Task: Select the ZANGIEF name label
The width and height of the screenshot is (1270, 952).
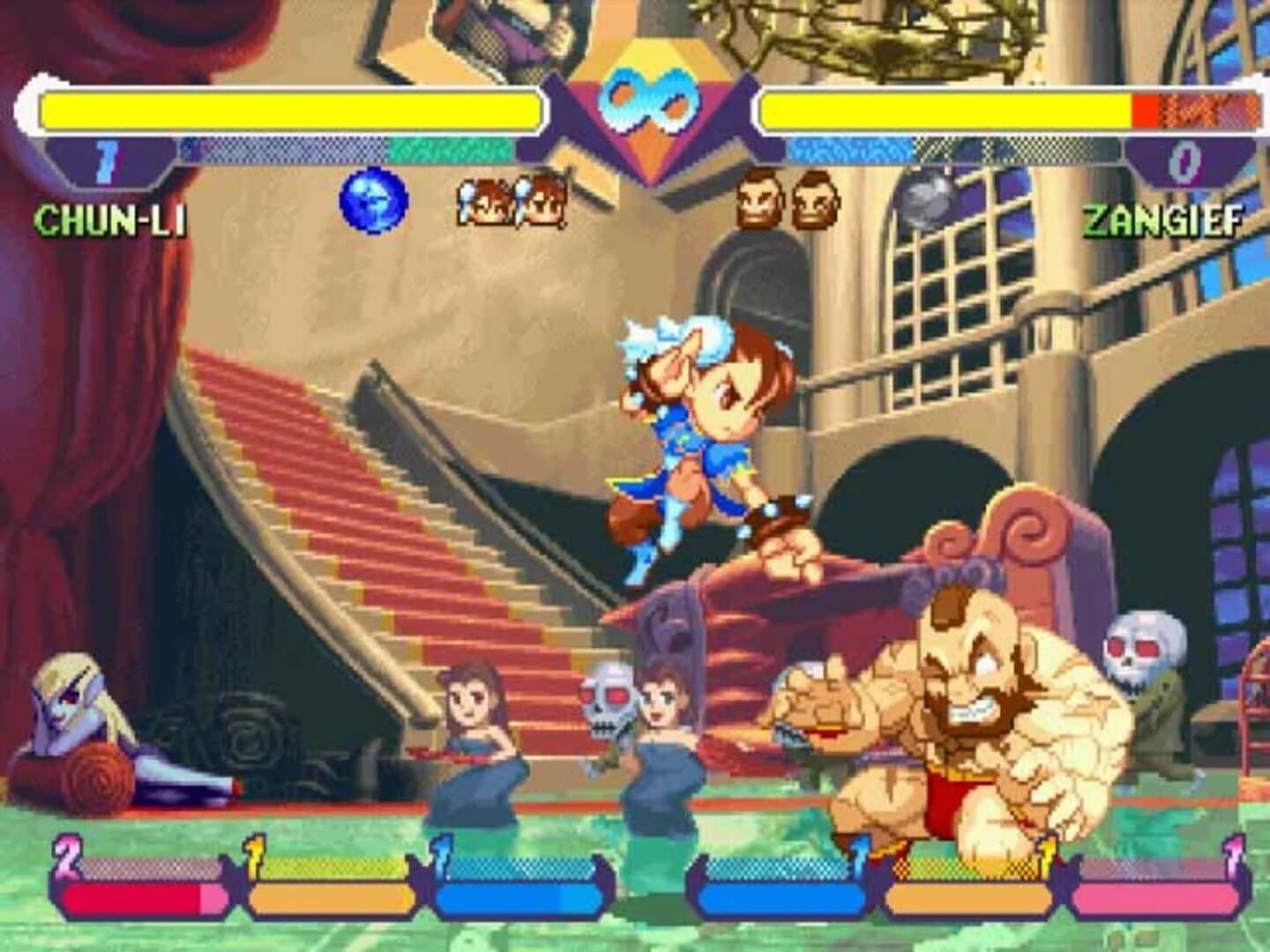Action: pyautogui.click(x=1162, y=220)
